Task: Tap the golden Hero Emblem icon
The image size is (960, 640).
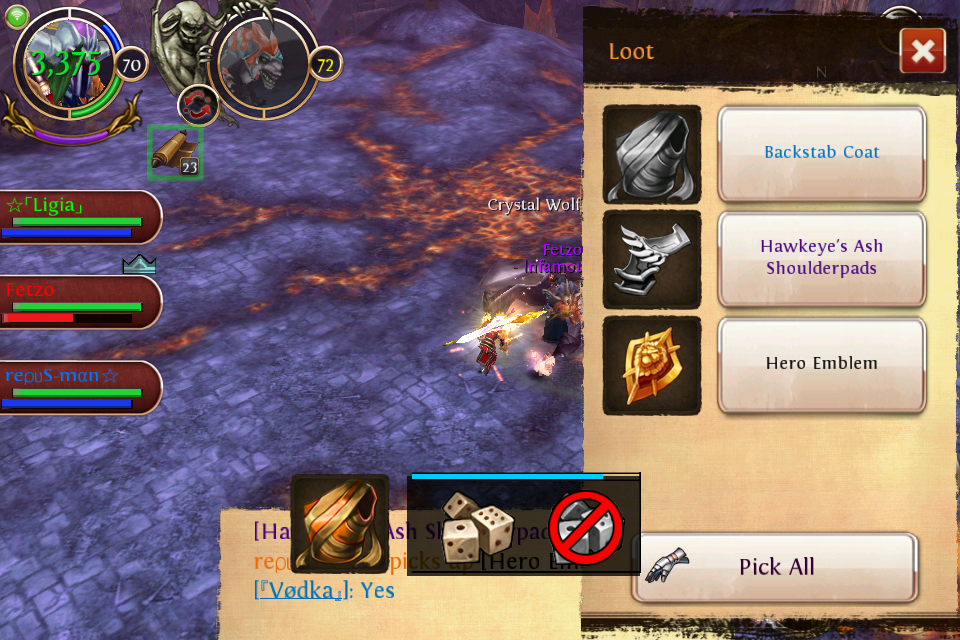Action: pos(652,365)
